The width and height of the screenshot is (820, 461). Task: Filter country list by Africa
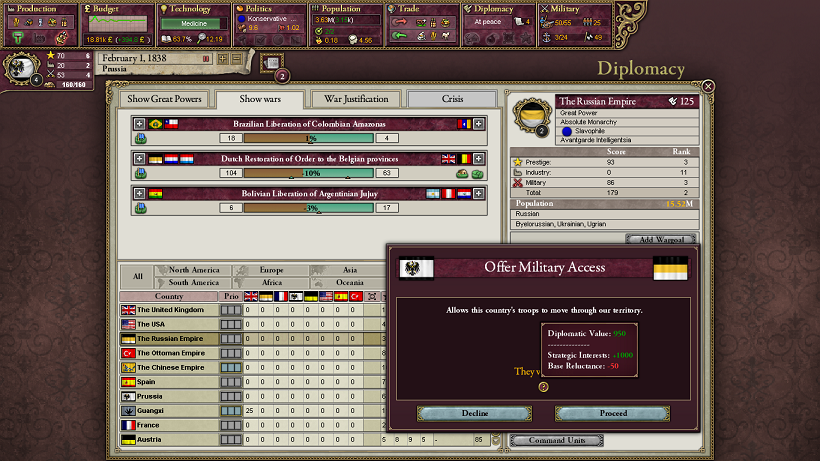point(270,283)
